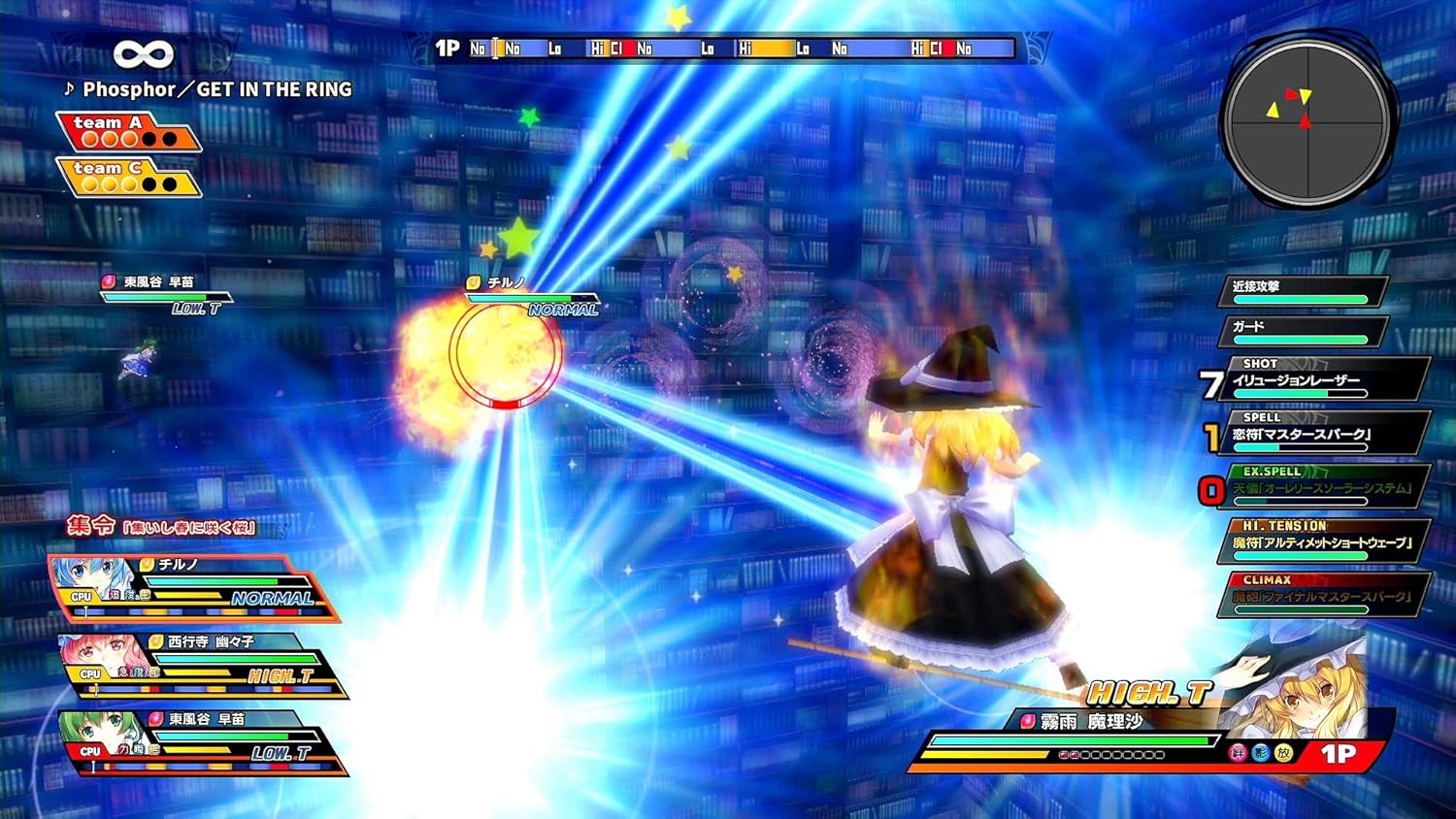Click the 1P label on the combo gauge
This screenshot has width=1456, height=819.
coord(447,47)
